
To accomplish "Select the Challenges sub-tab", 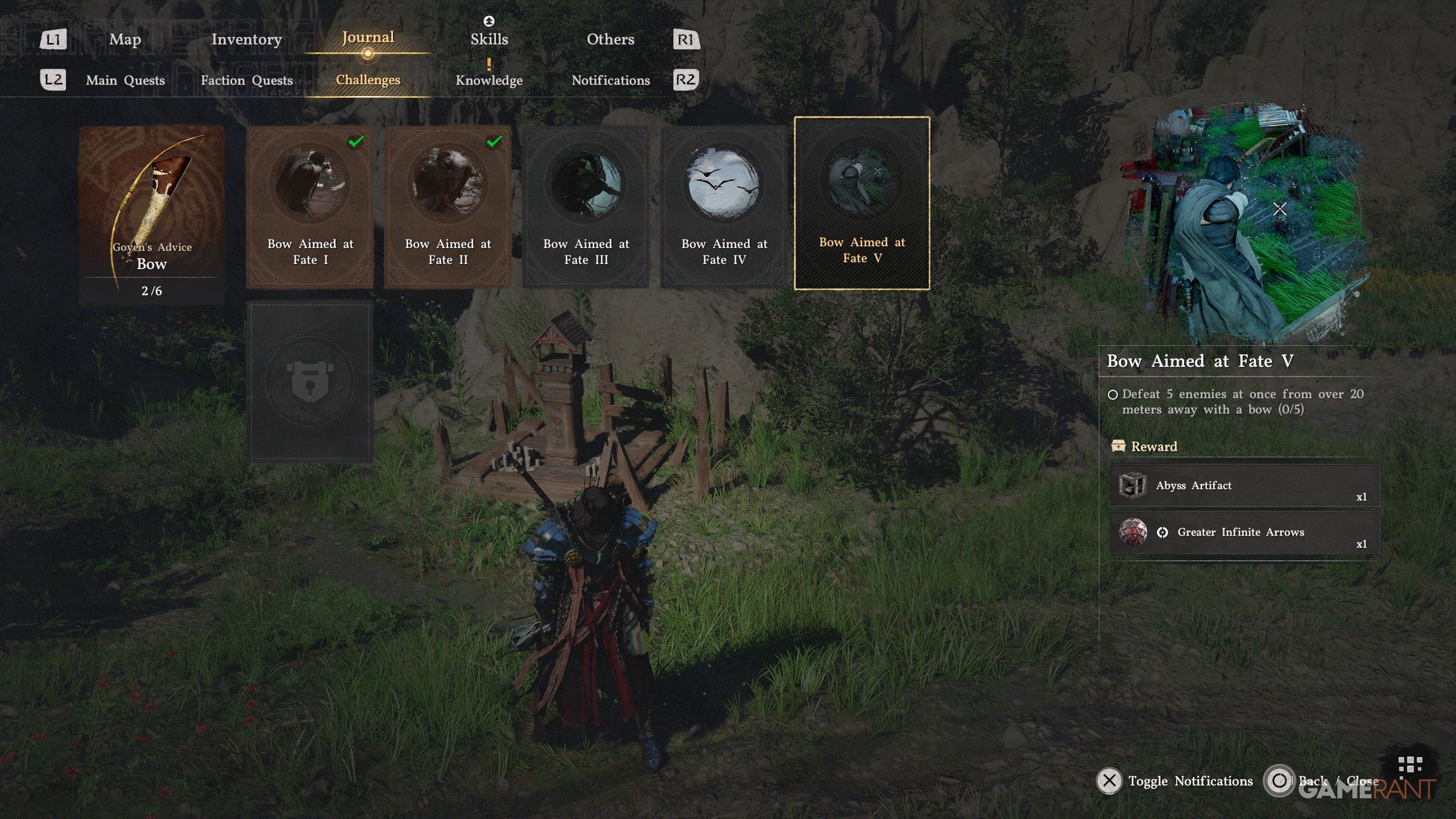I will pos(368,80).
